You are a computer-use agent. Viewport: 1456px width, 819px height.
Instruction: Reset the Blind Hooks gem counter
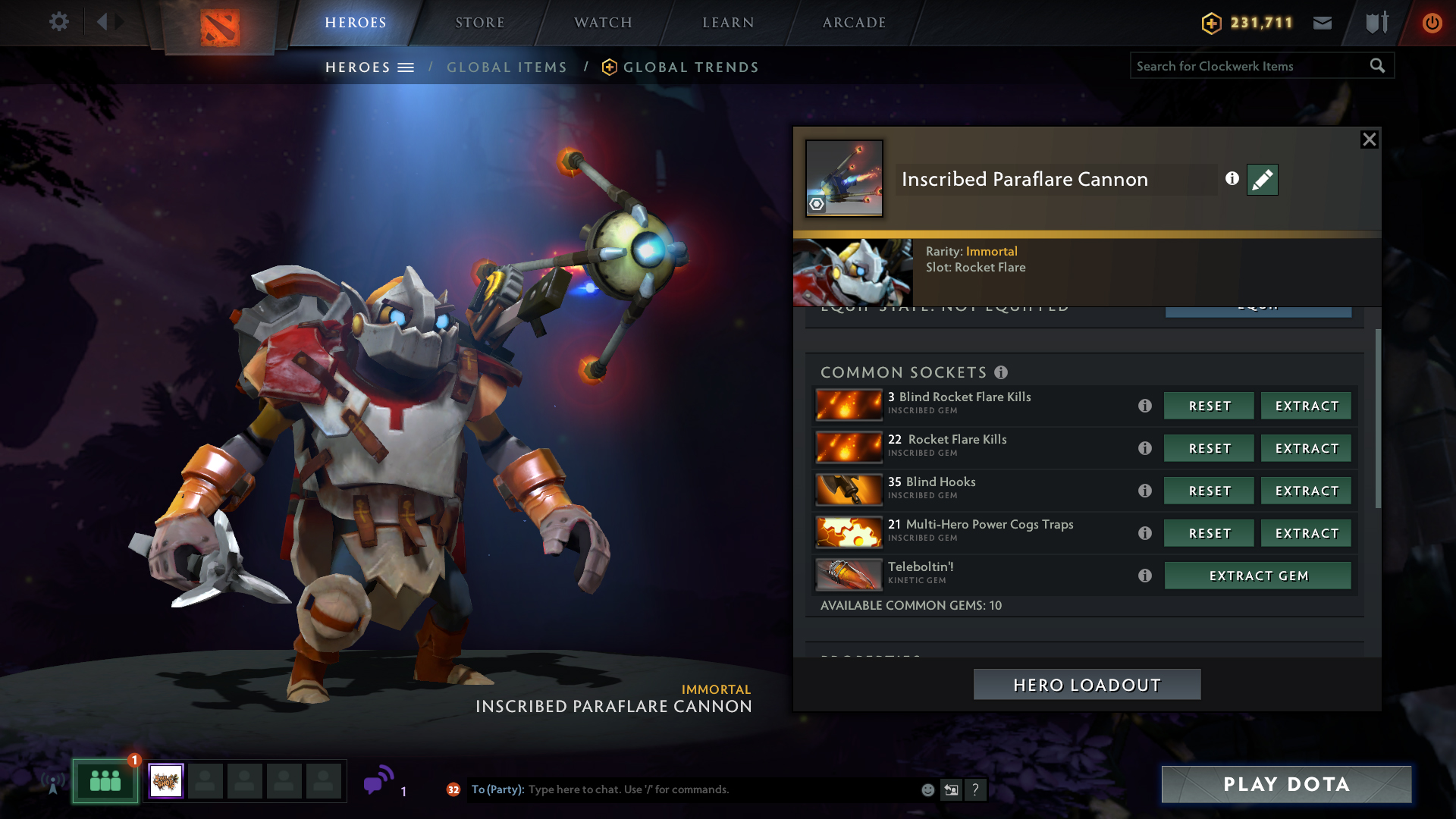(x=1209, y=491)
